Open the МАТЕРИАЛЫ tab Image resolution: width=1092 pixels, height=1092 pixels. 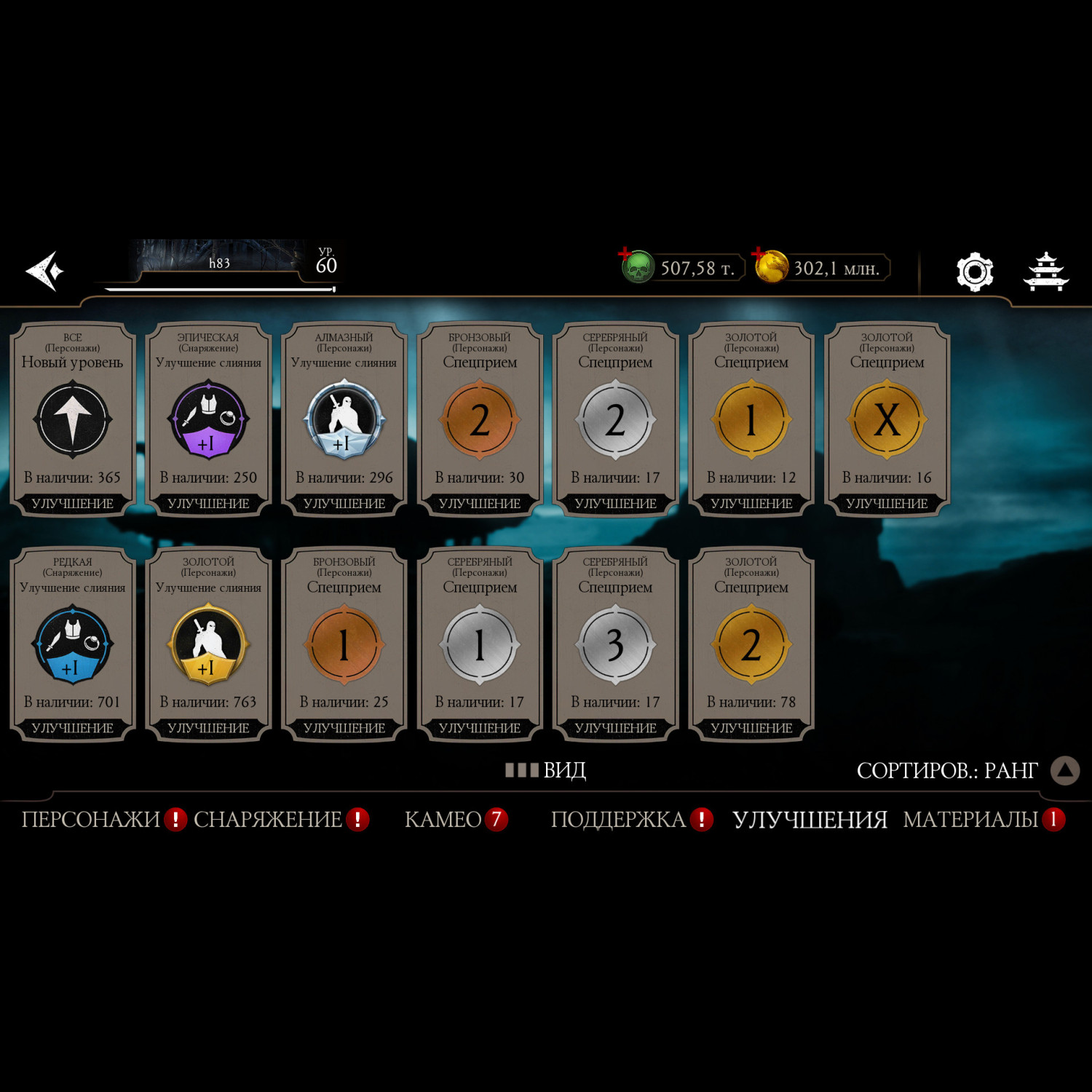pos(970,820)
